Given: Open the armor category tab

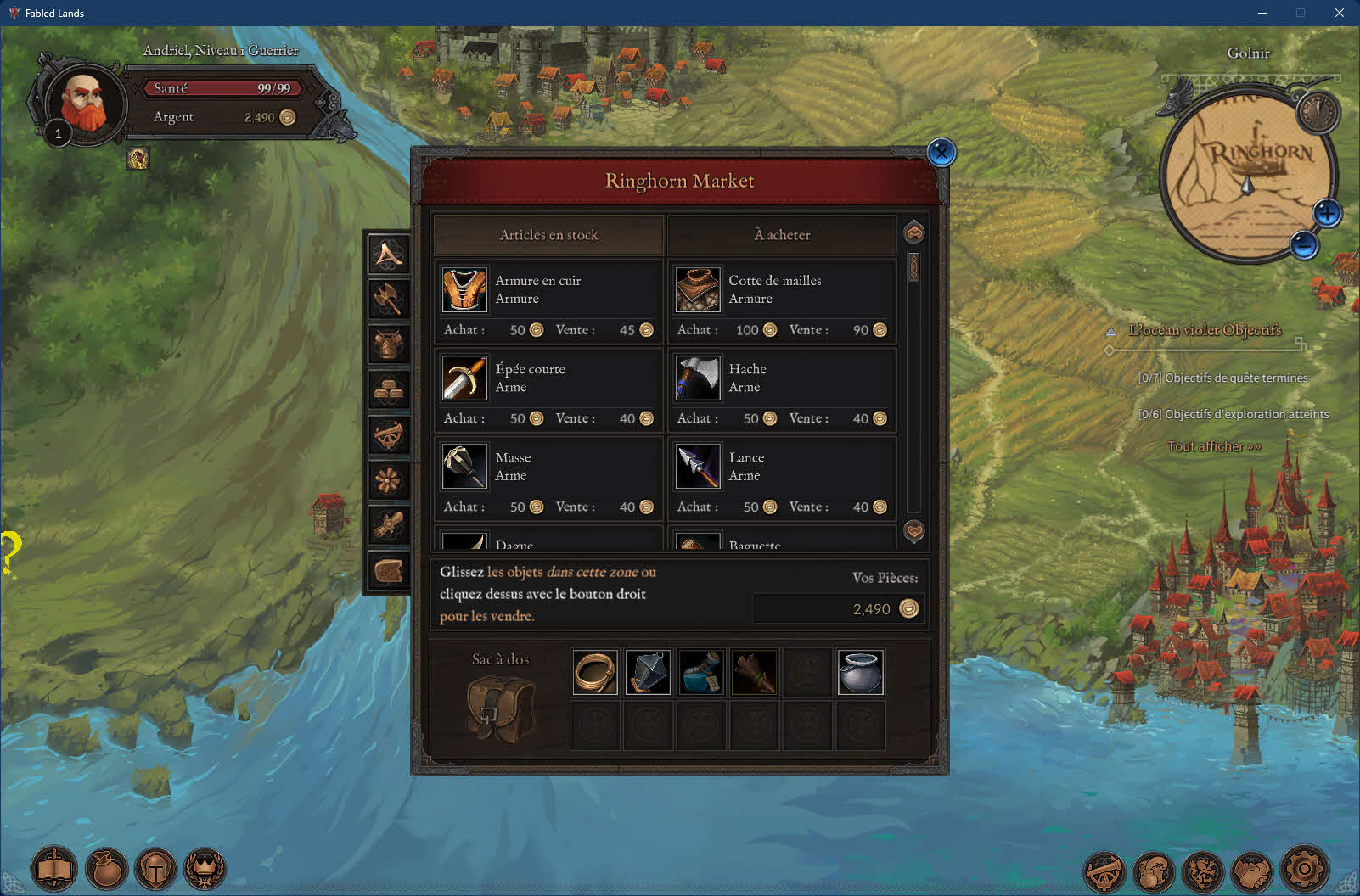Looking at the screenshot, I should click(388, 344).
